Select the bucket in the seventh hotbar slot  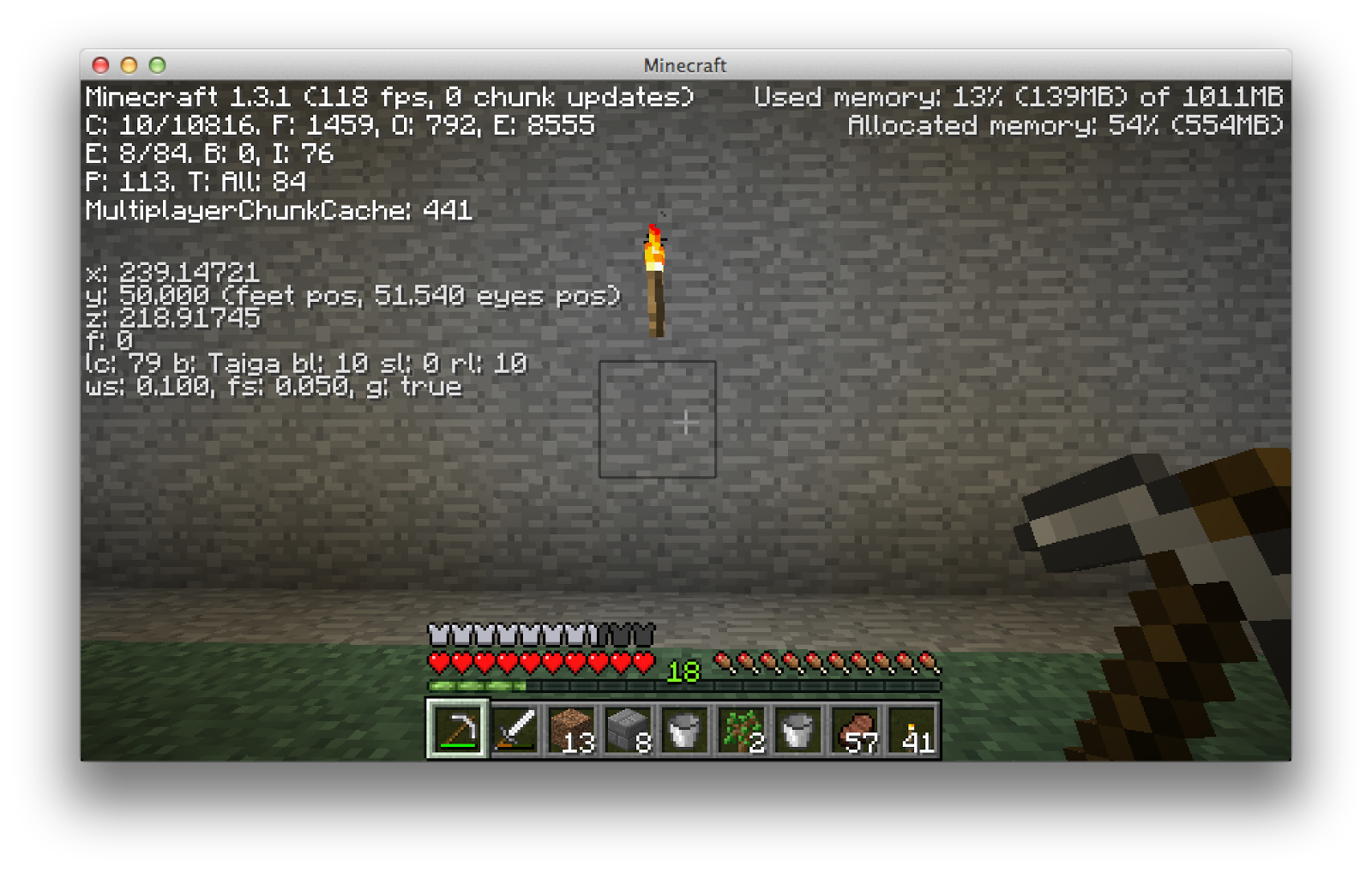coord(797,729)
